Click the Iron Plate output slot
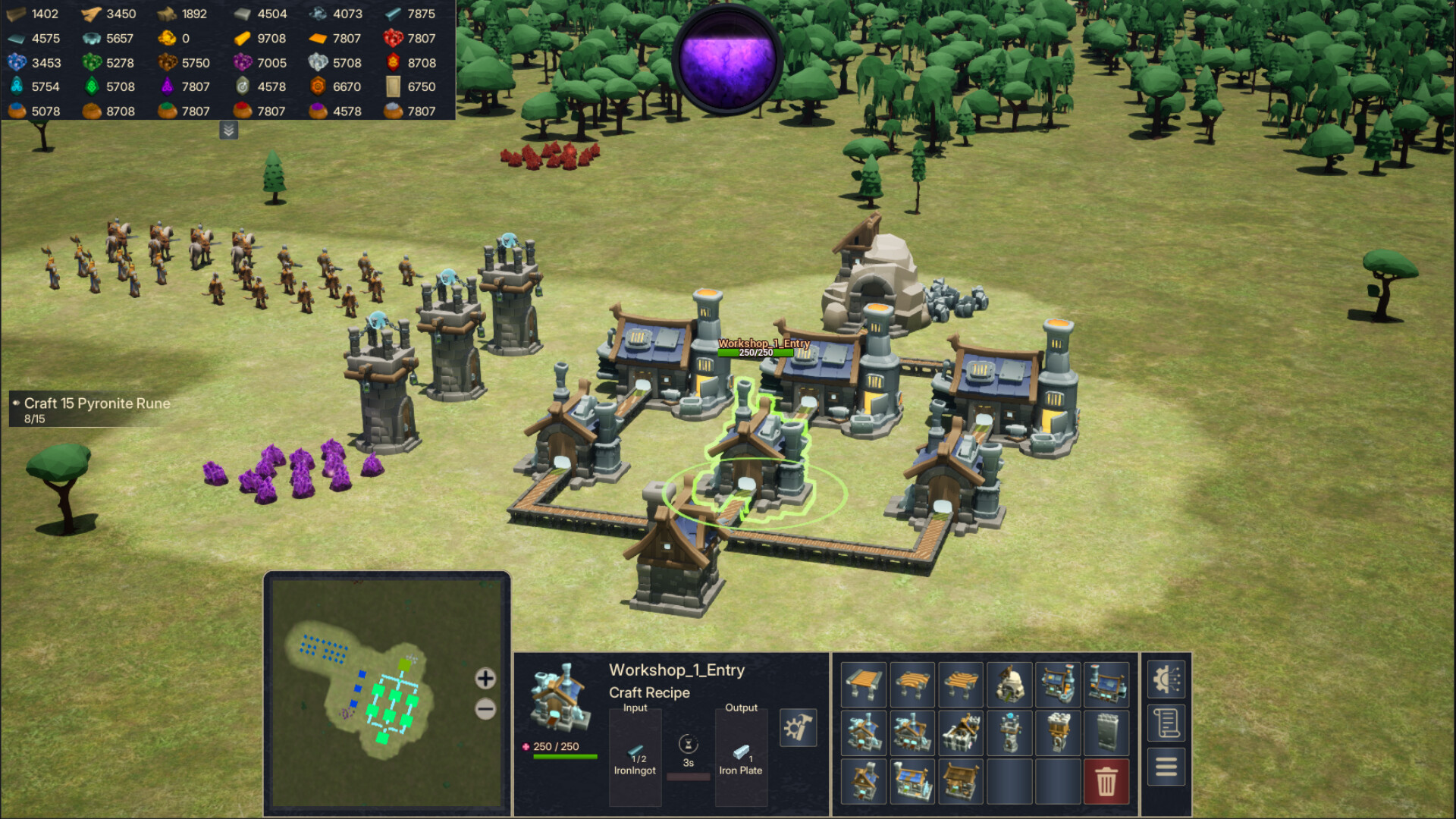 pos(741,758)
